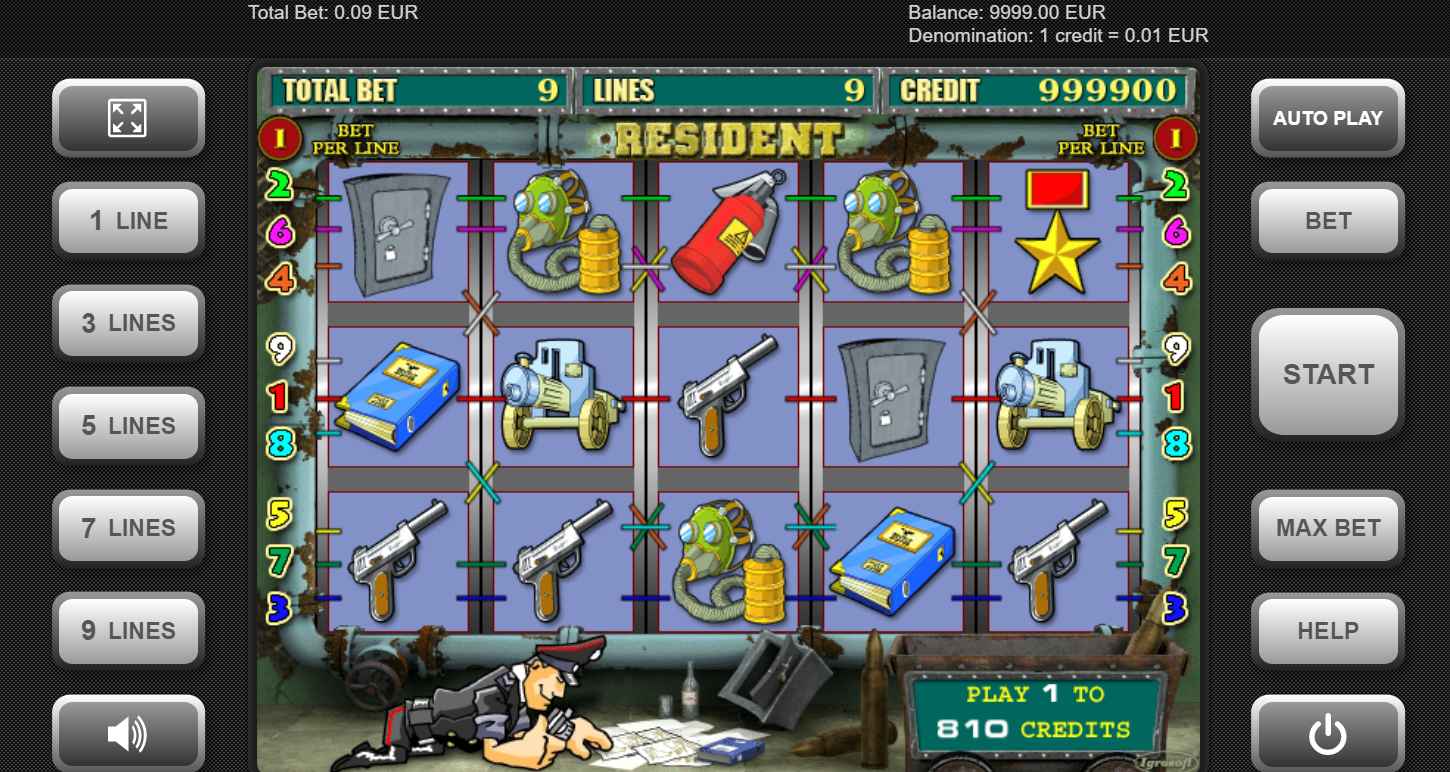Place the MAX BET

tap(1327, 528)
